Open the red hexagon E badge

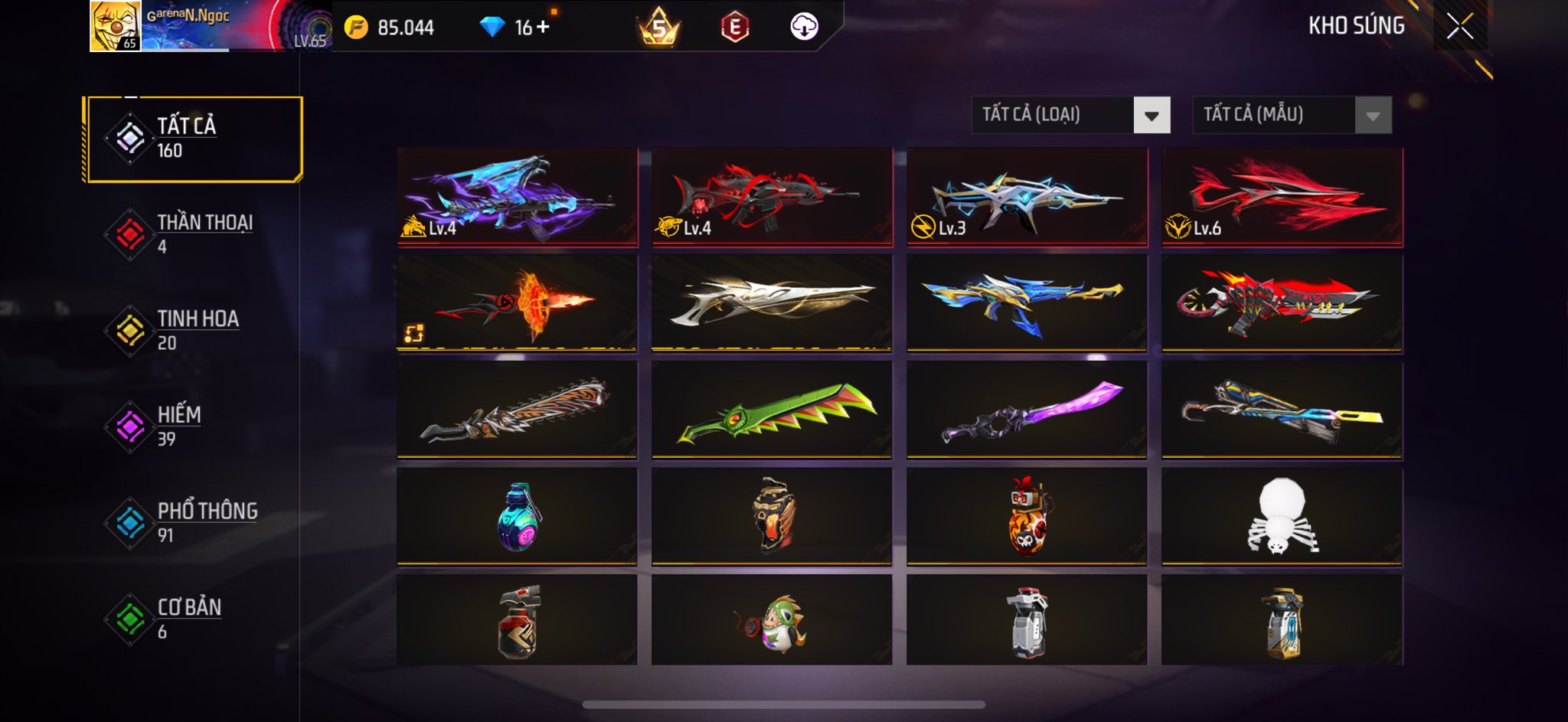click(x=734, y=28)
